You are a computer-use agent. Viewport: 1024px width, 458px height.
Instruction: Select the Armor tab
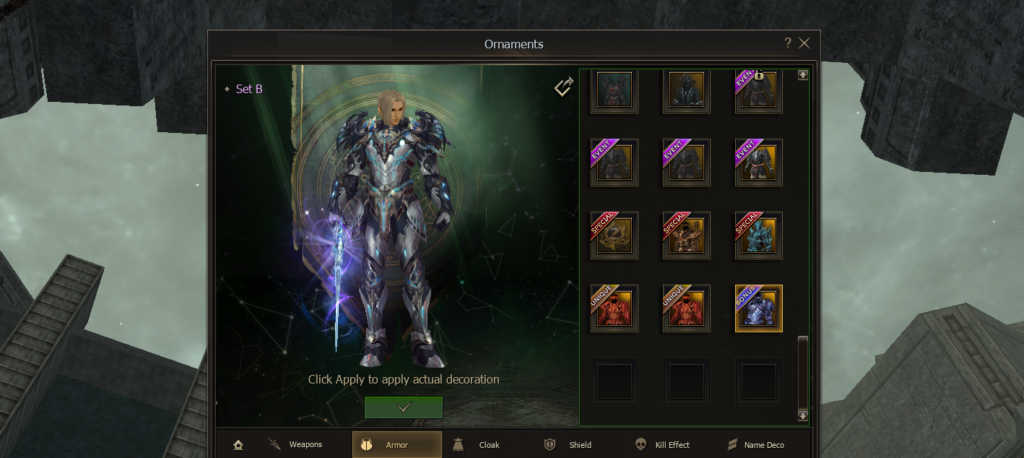point(396,445)
